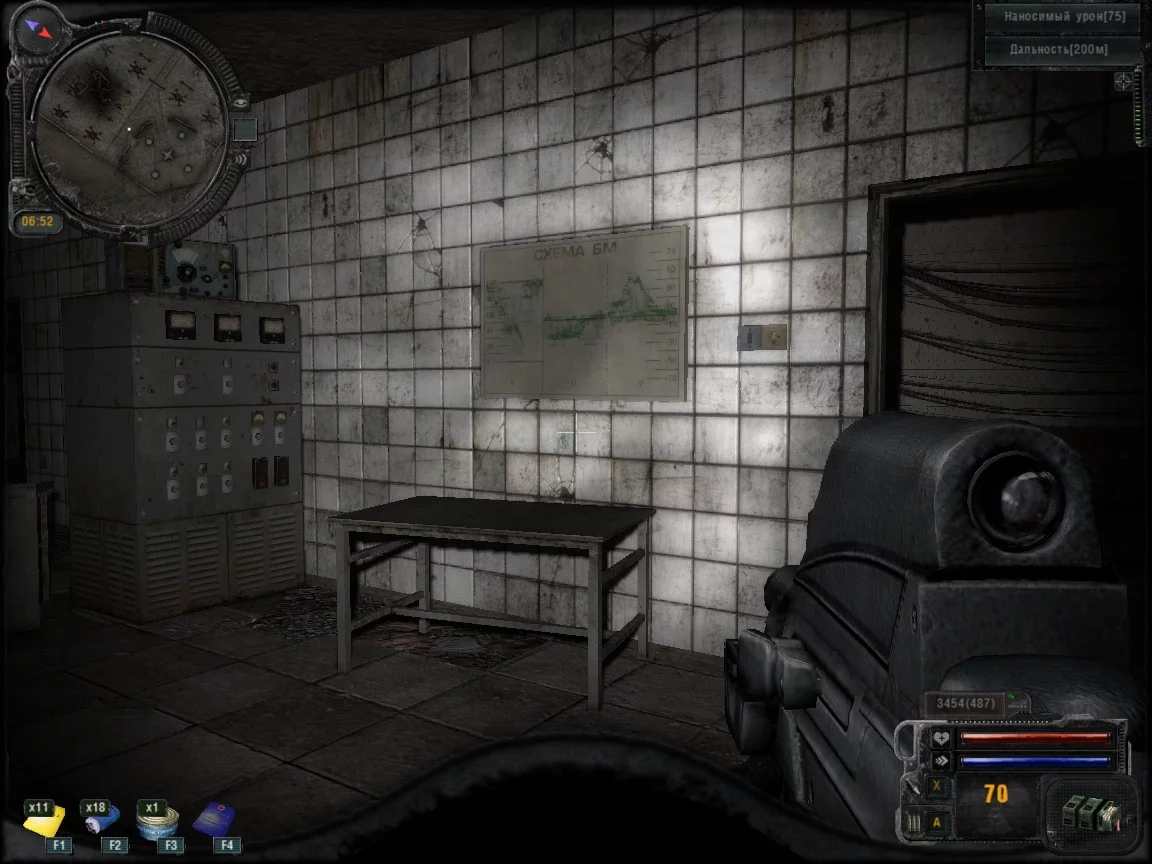Click the automatic fire mode 'A' indicator

937,823
